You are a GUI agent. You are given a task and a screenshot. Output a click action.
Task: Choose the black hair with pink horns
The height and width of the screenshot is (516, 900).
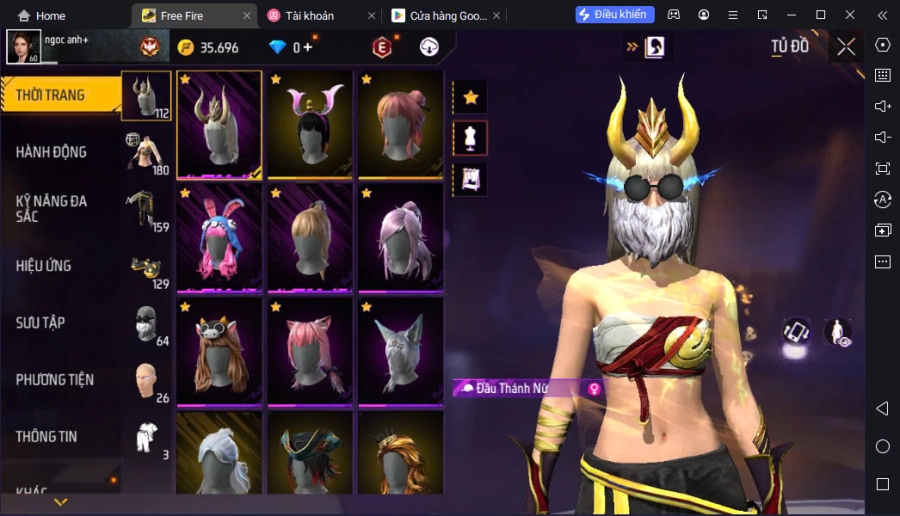pyautogui.click(x=310, y=124)
